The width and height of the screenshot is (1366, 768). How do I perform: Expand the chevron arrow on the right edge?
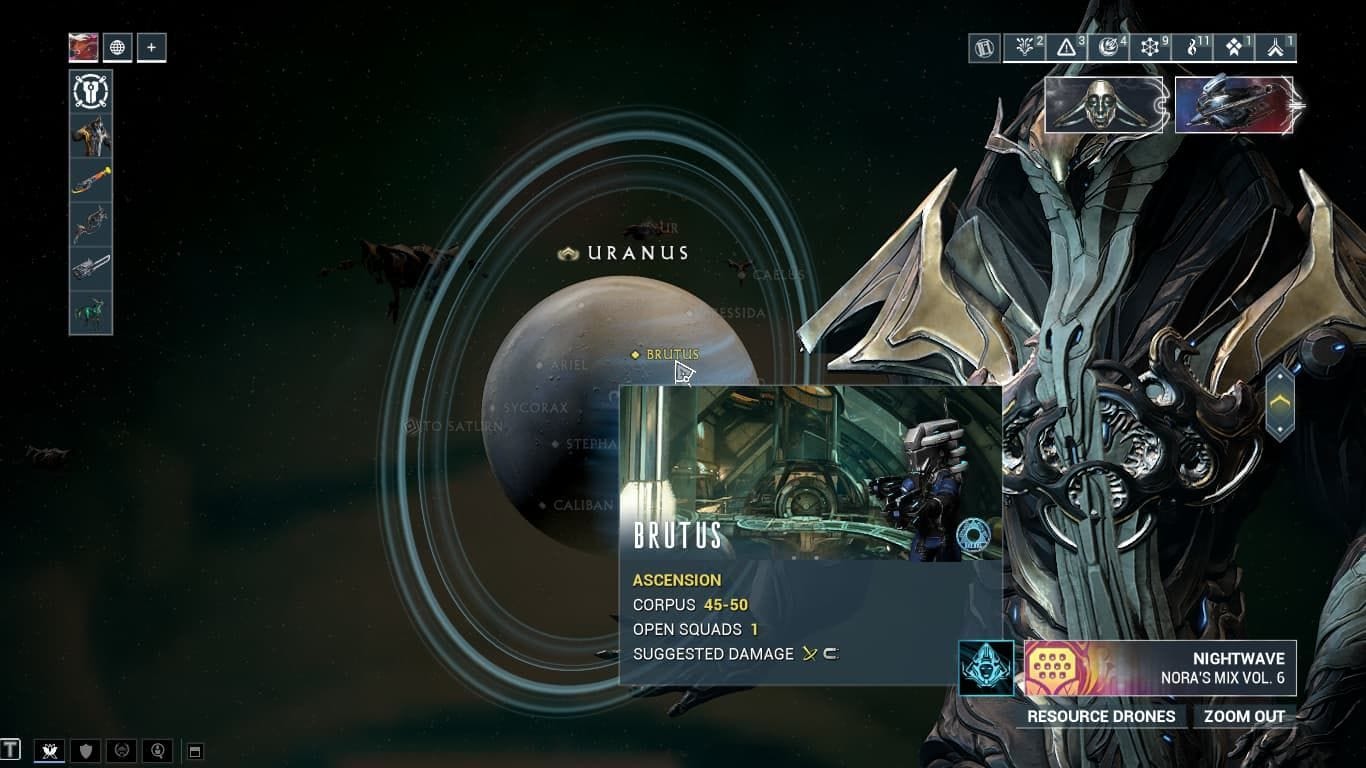pos(1282,400)
